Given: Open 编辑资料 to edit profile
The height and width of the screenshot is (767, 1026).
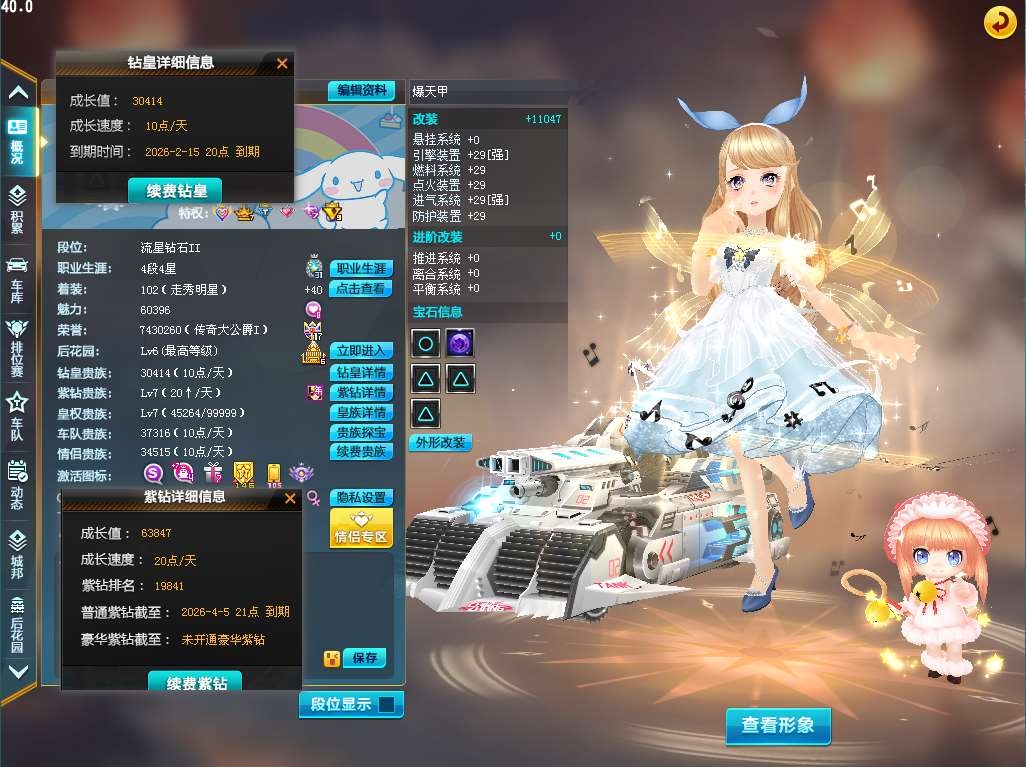Looking at the screenshot, I should click(361, 90).
